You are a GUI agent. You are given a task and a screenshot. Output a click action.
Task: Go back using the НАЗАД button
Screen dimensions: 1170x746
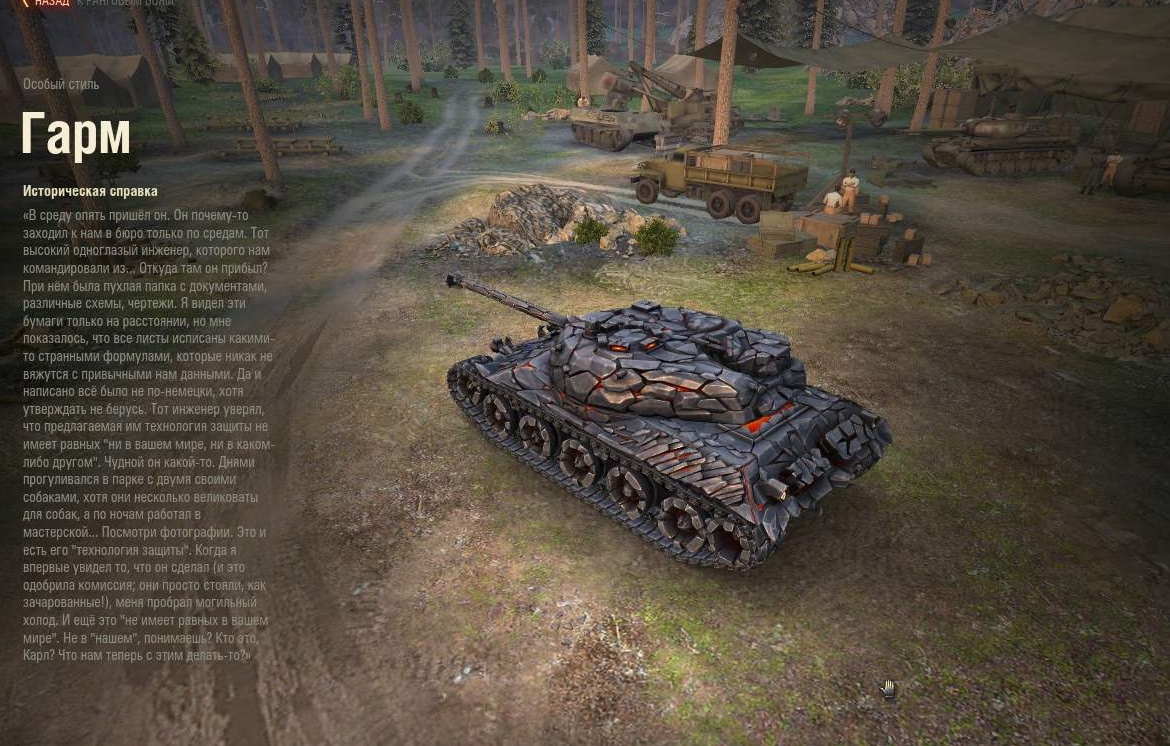coord(48,3)
